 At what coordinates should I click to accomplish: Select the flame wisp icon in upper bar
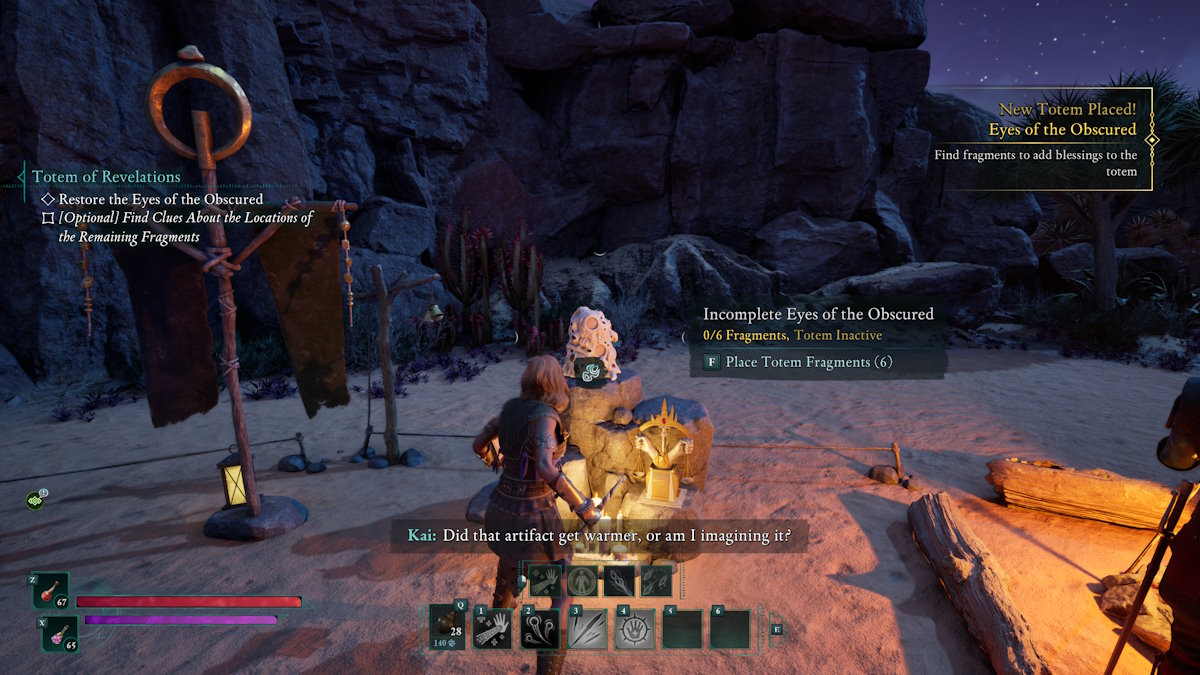pyautogui.click(x=619, y=580)
